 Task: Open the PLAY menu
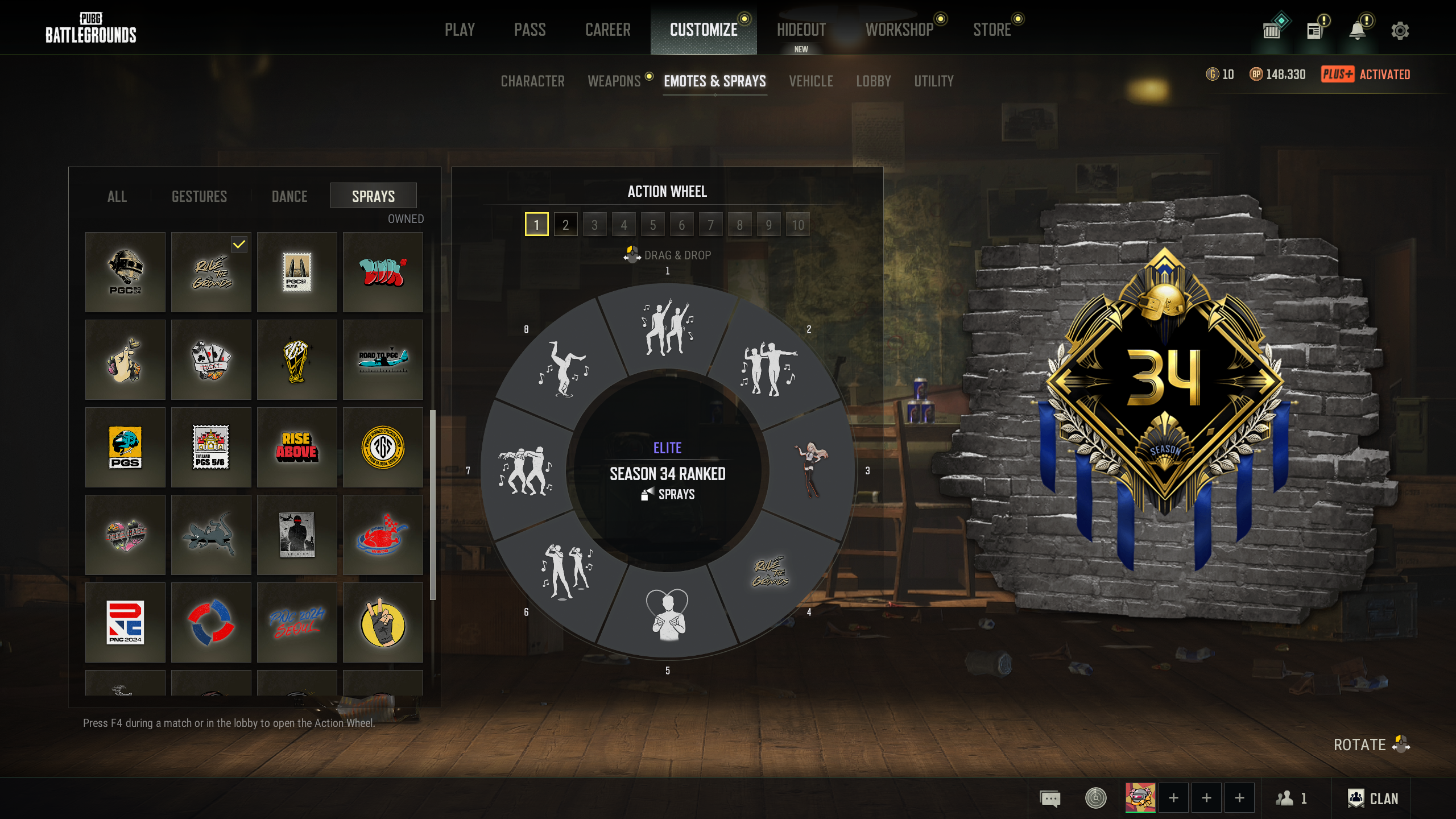tap(460, 30)
